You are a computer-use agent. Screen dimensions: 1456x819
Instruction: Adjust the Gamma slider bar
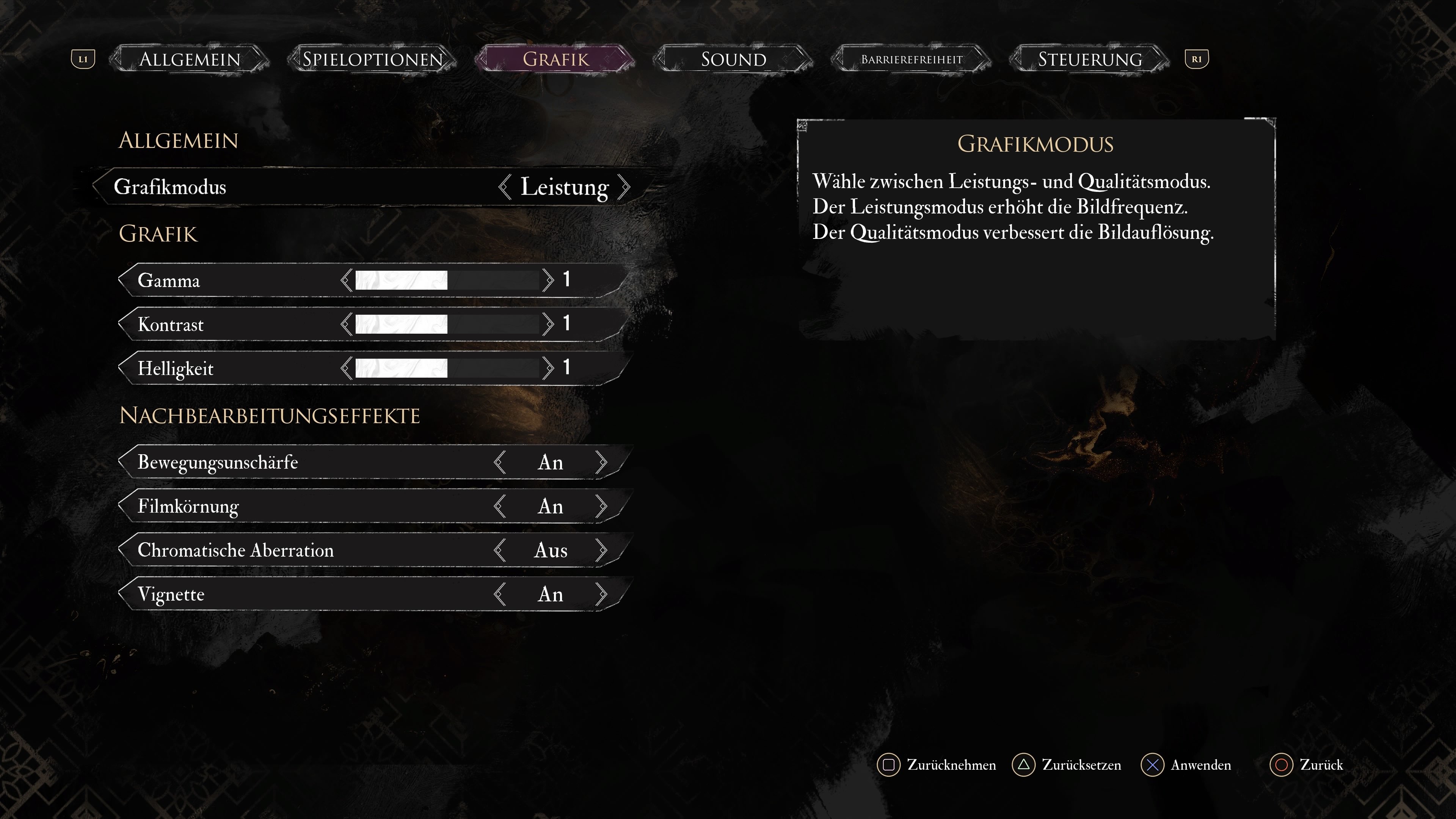[x=447, y=280]
